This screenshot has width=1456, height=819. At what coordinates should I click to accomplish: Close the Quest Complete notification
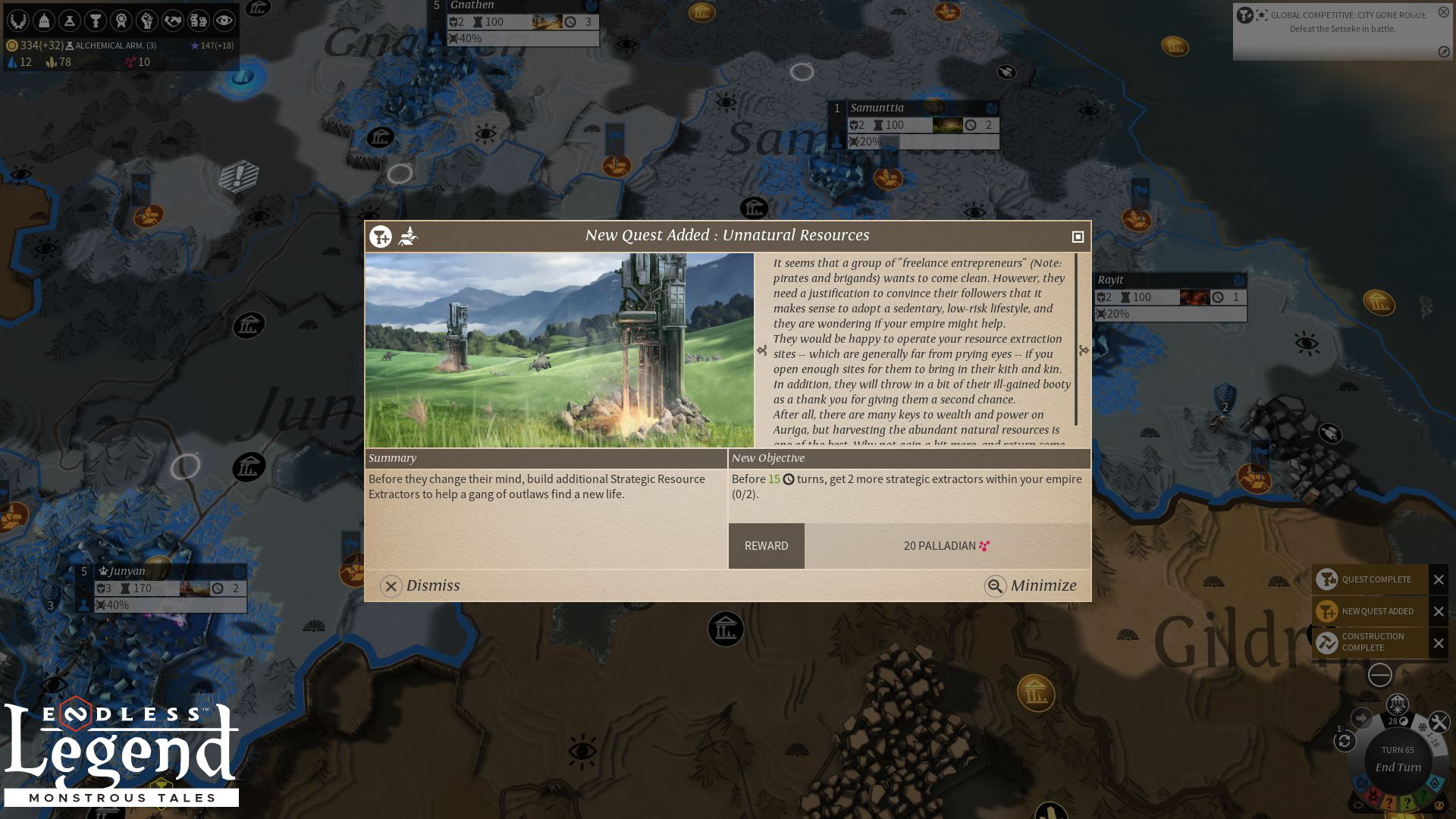click(x=1439, y=579)
